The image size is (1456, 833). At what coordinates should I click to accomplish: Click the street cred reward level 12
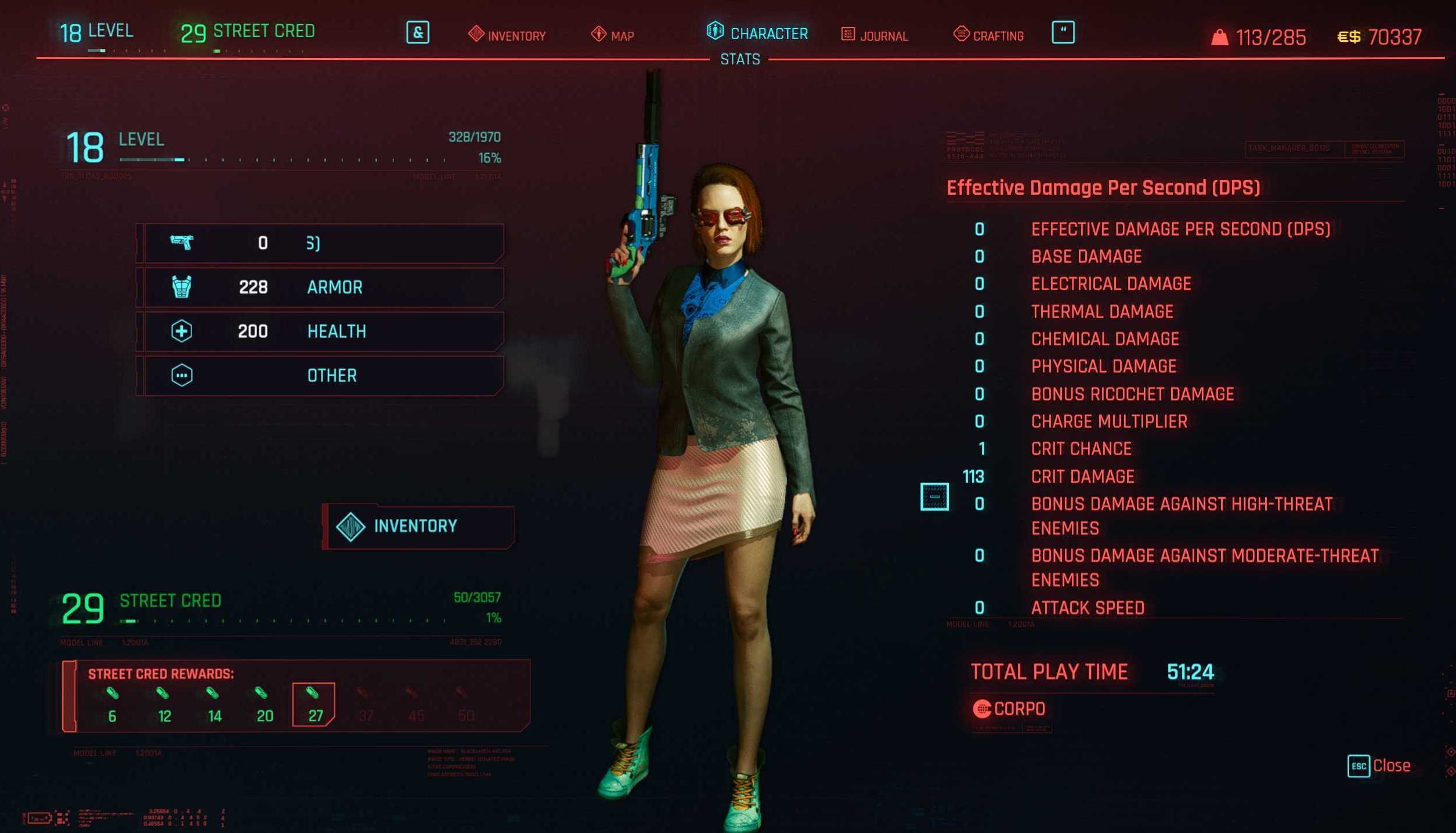pyautogui.click(x=164, y=704)
